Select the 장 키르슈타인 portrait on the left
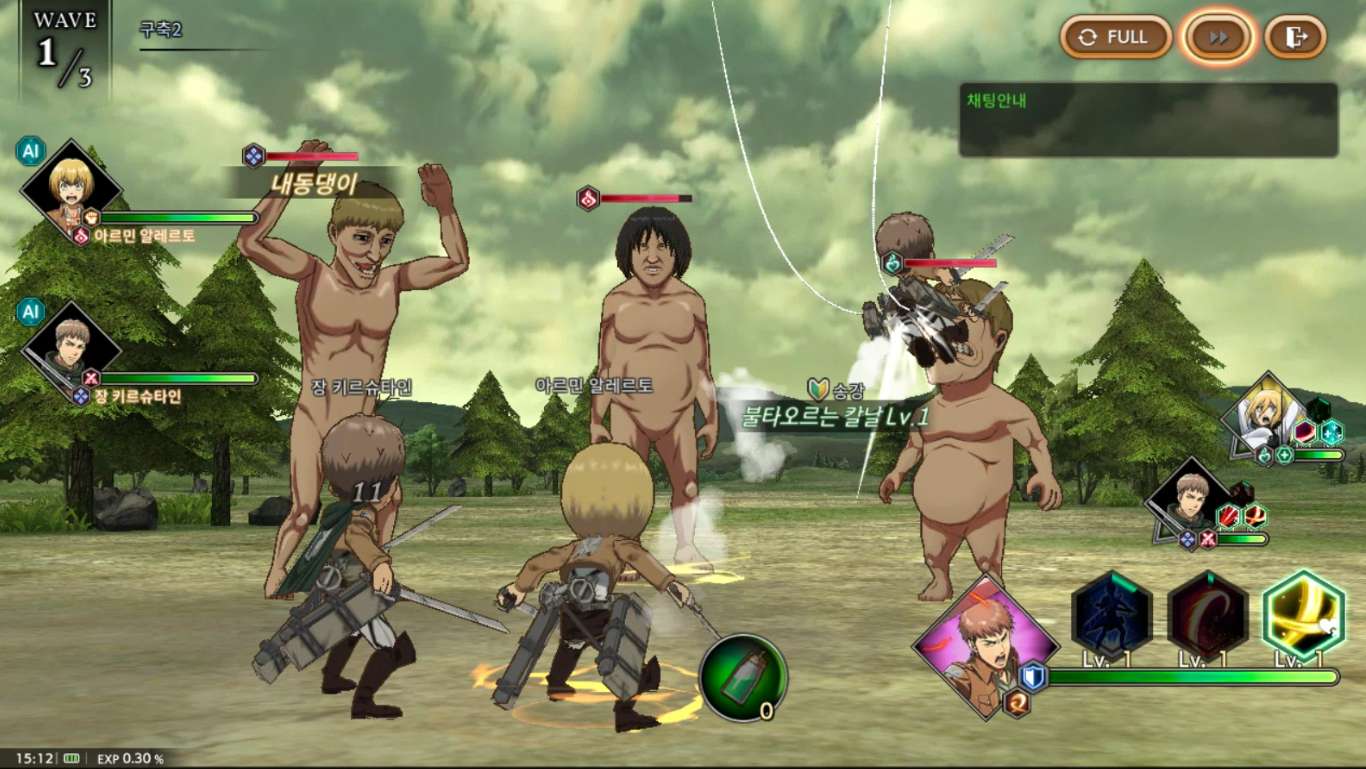 point(71,348)
